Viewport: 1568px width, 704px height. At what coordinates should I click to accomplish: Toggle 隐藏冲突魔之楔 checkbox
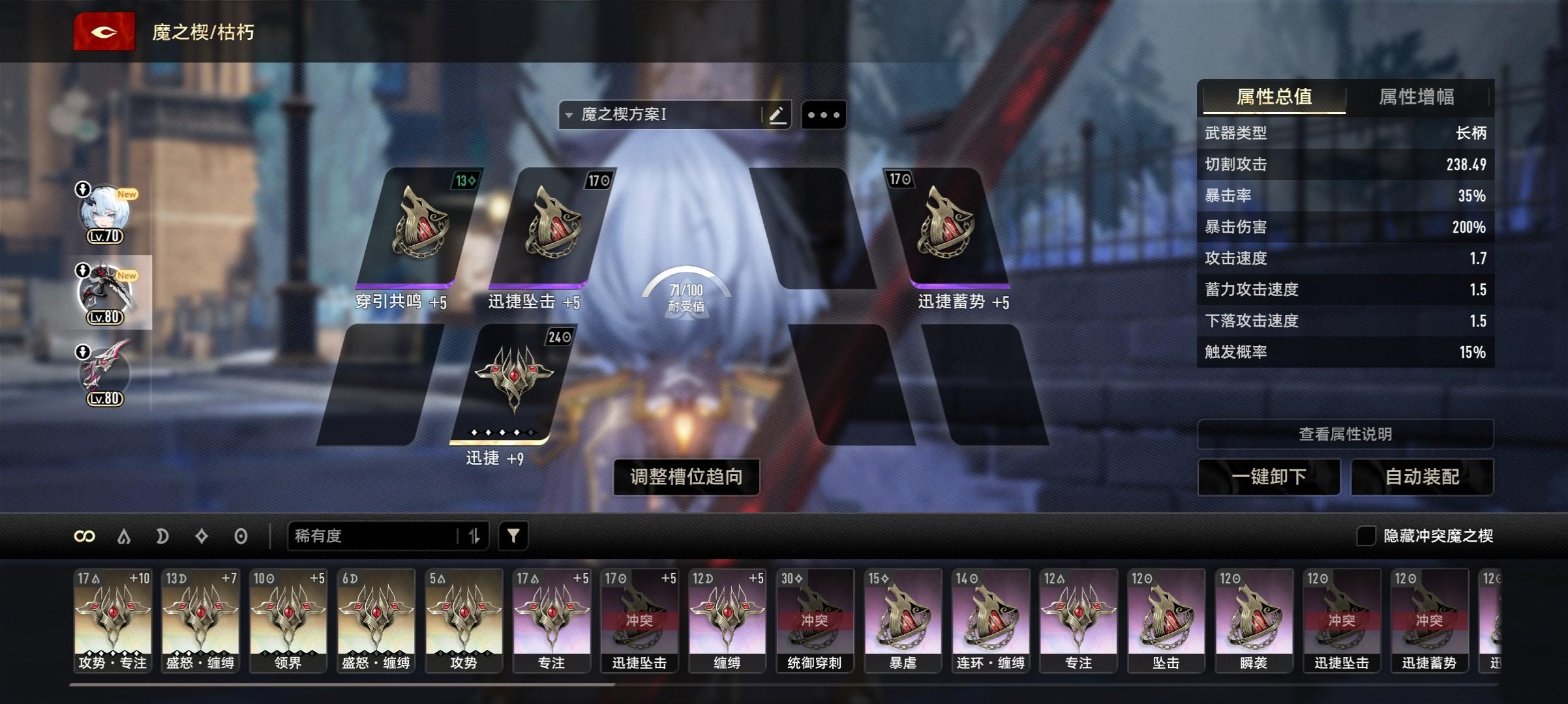coord(1365,536)
